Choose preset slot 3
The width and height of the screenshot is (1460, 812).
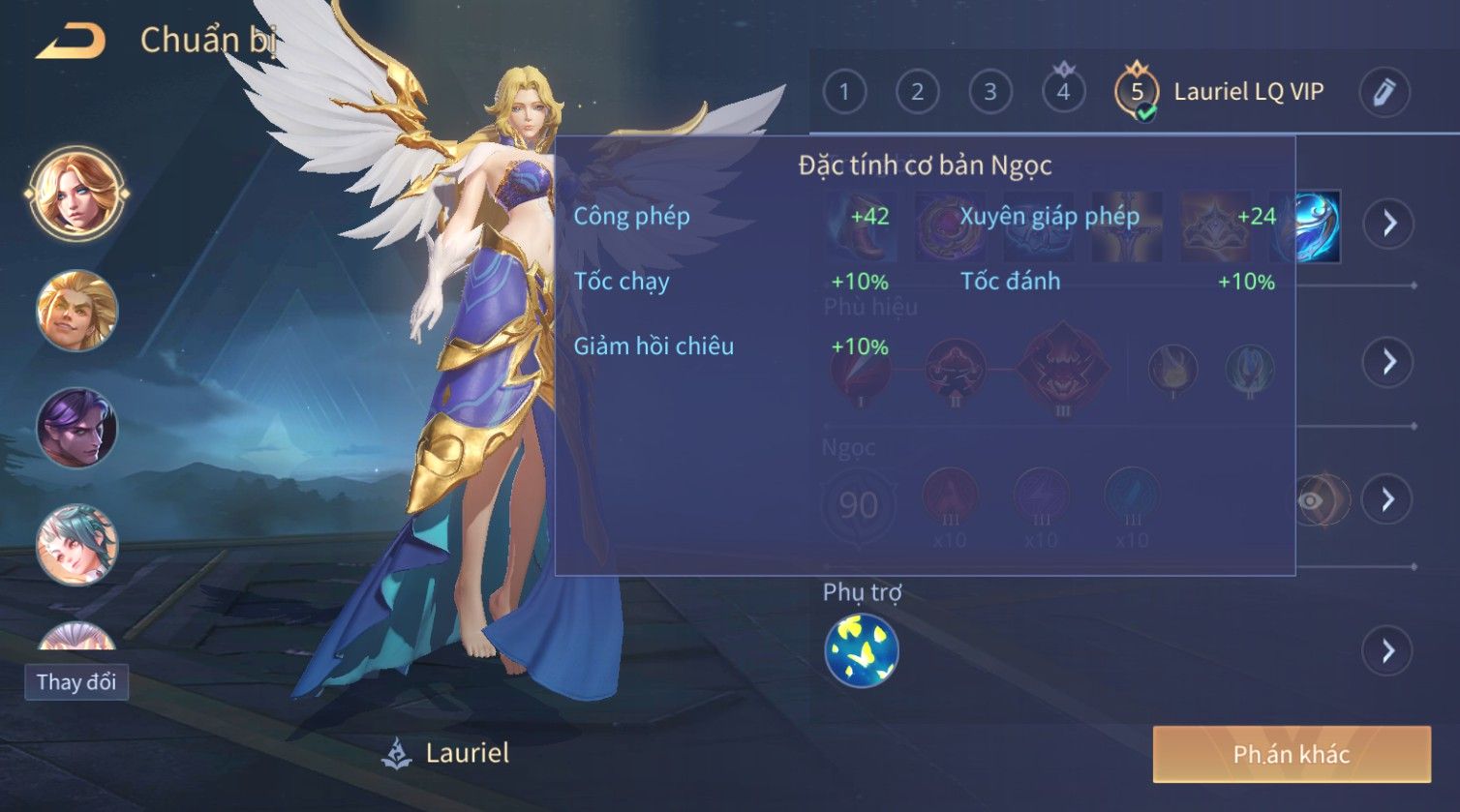(x=989, y=92)
